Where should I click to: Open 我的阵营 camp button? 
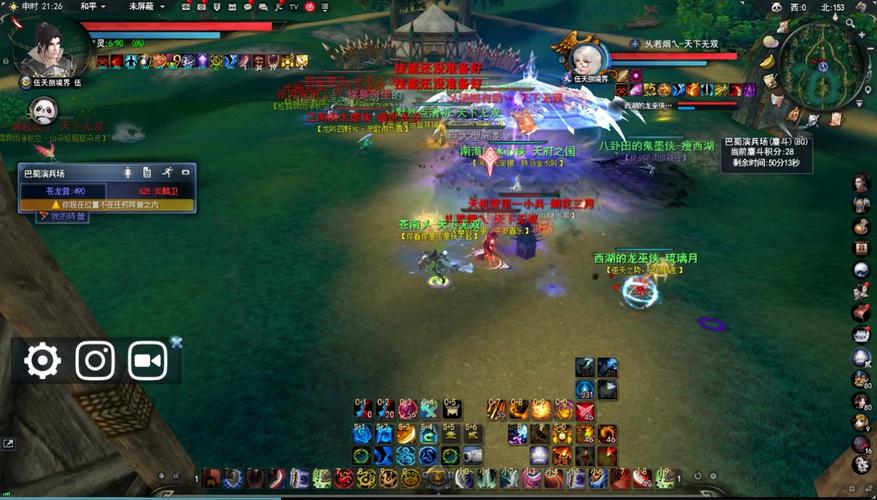[64, 216]
